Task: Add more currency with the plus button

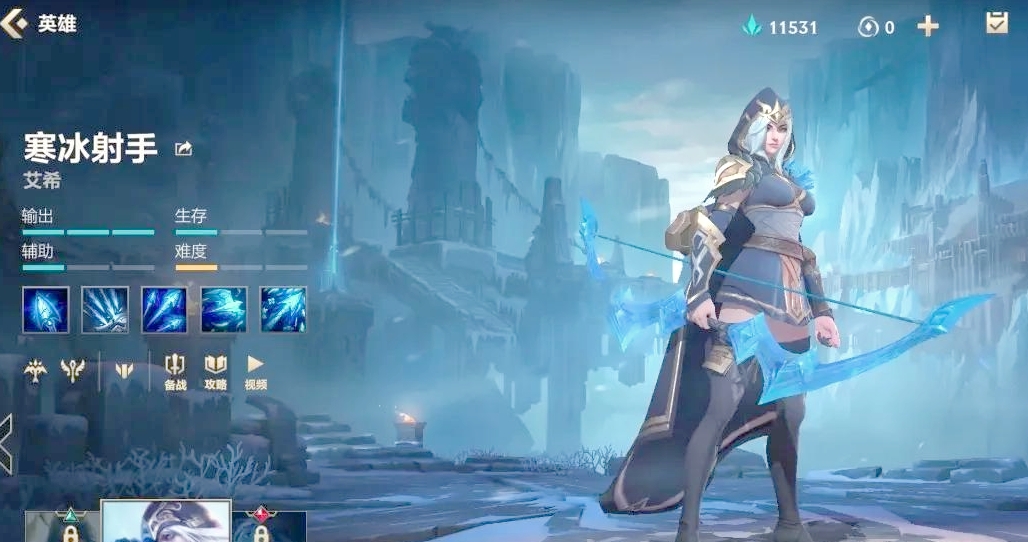Action: pos(928,27)
